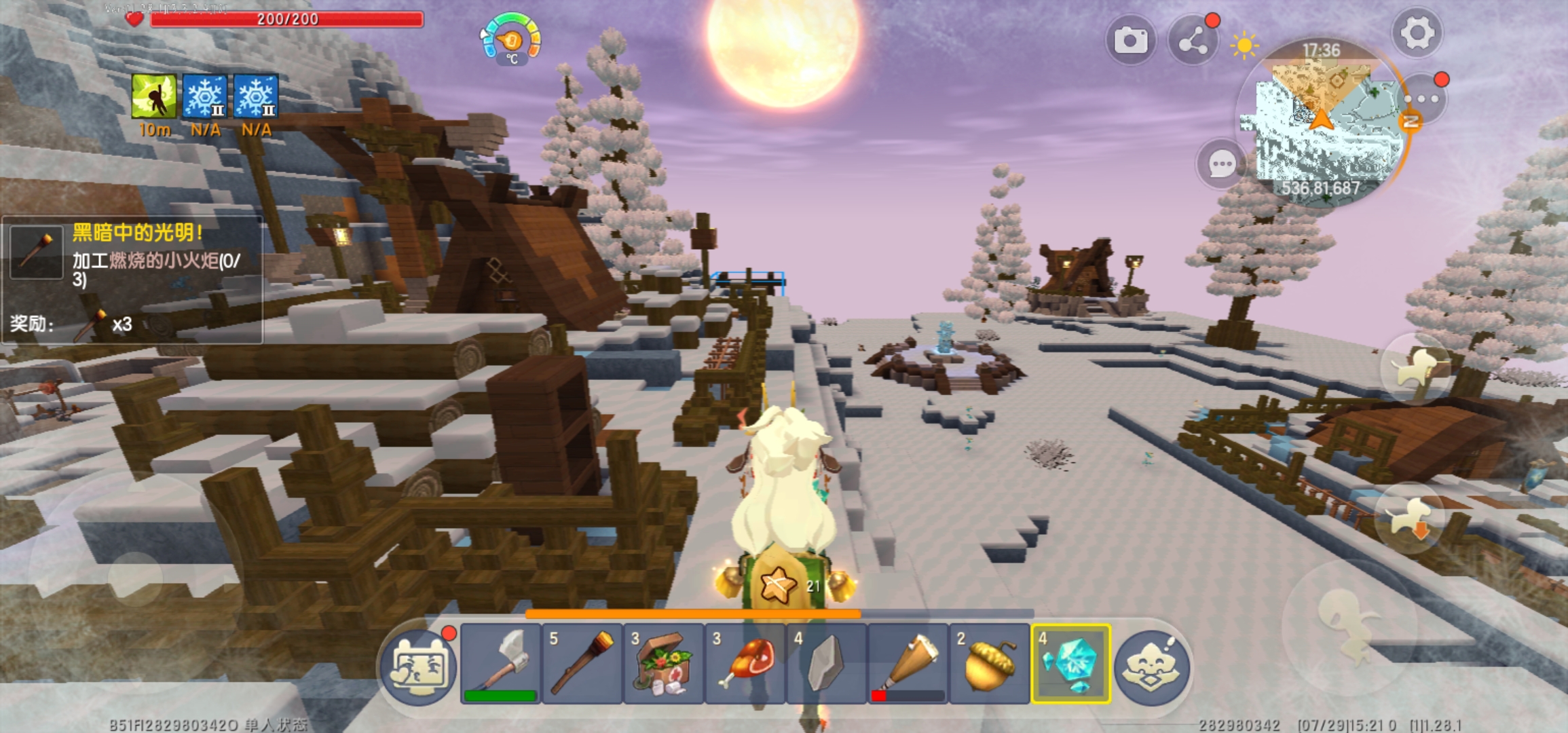Select the roasted meat leg slot
This screenshot has width=1568, height=733.
[745, 663]
